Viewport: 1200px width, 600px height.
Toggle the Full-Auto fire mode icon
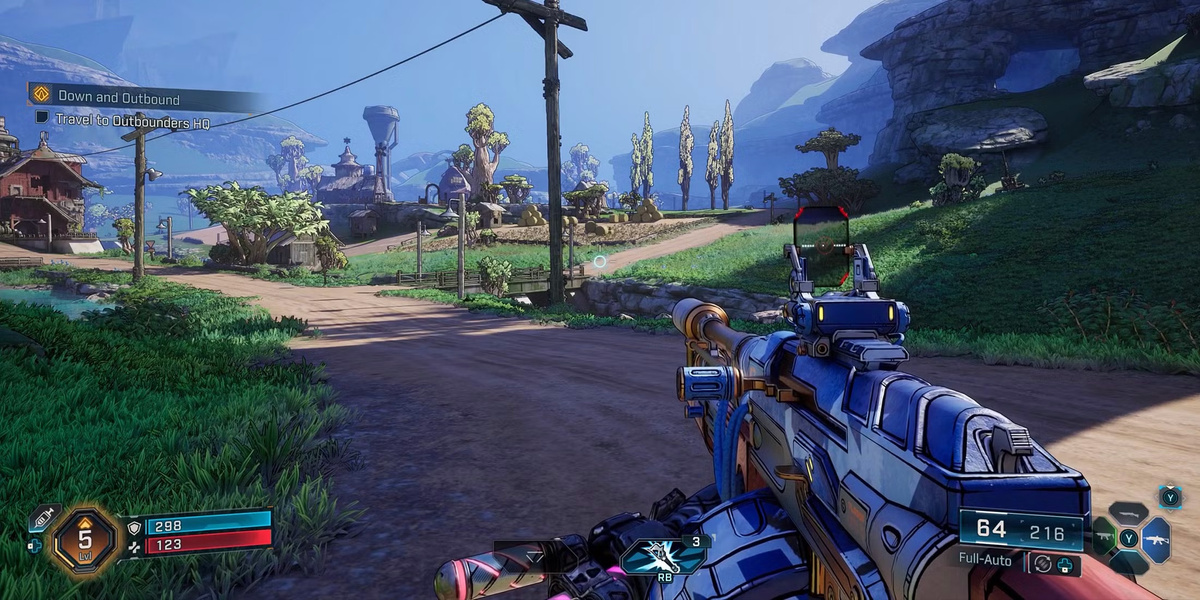(1043, 563)
